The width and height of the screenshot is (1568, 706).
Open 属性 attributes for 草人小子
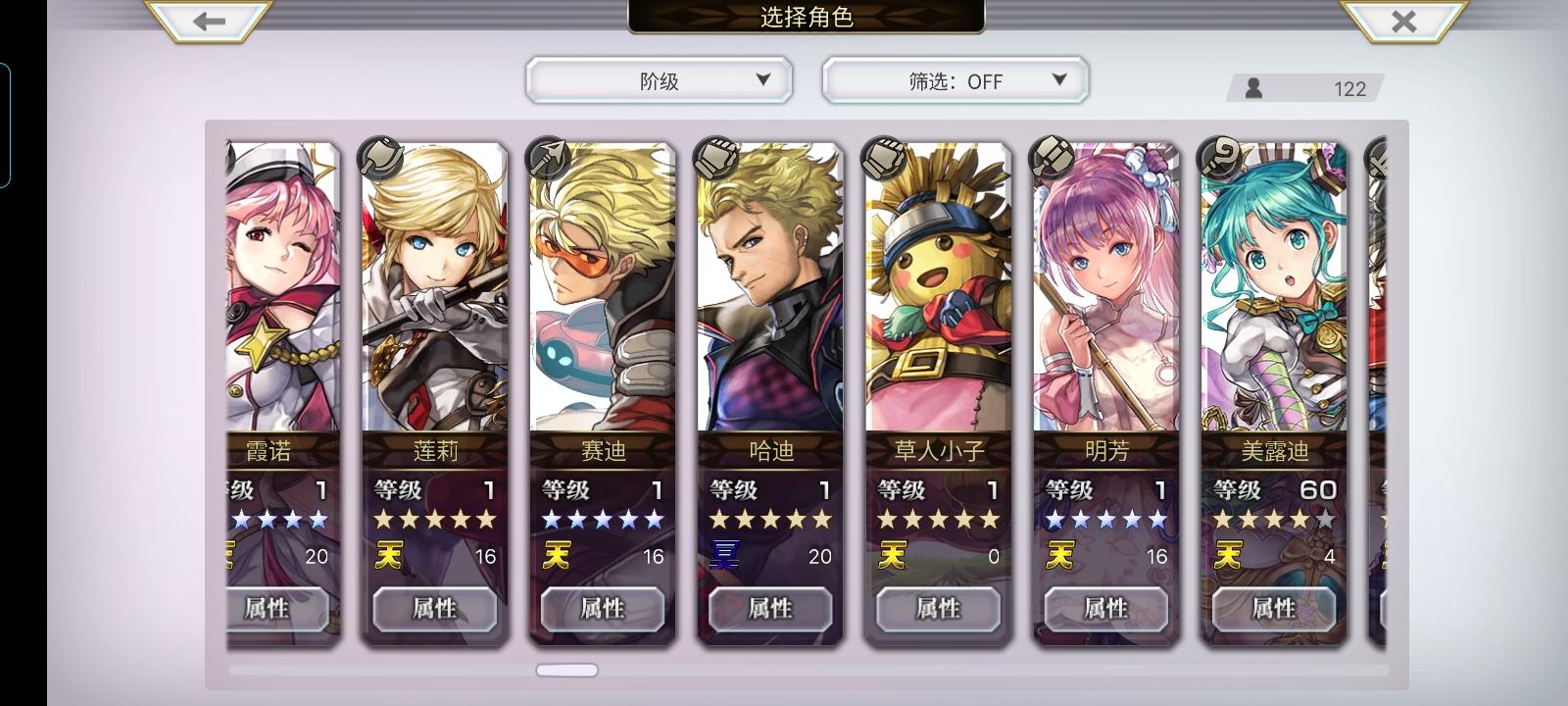point(938,609)
